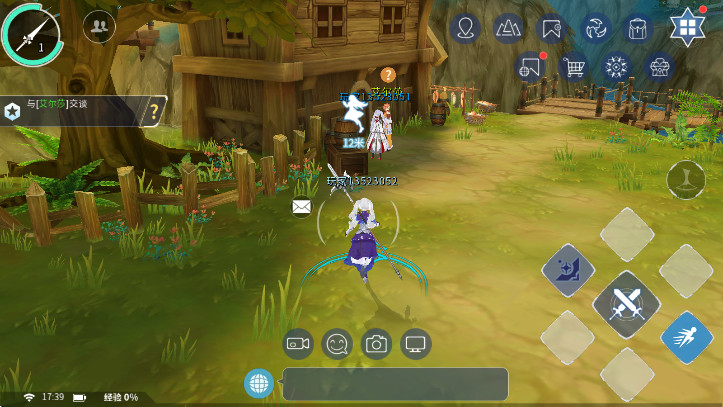
Task: Open the building icon in the top menu
Action: click(659, 67)
